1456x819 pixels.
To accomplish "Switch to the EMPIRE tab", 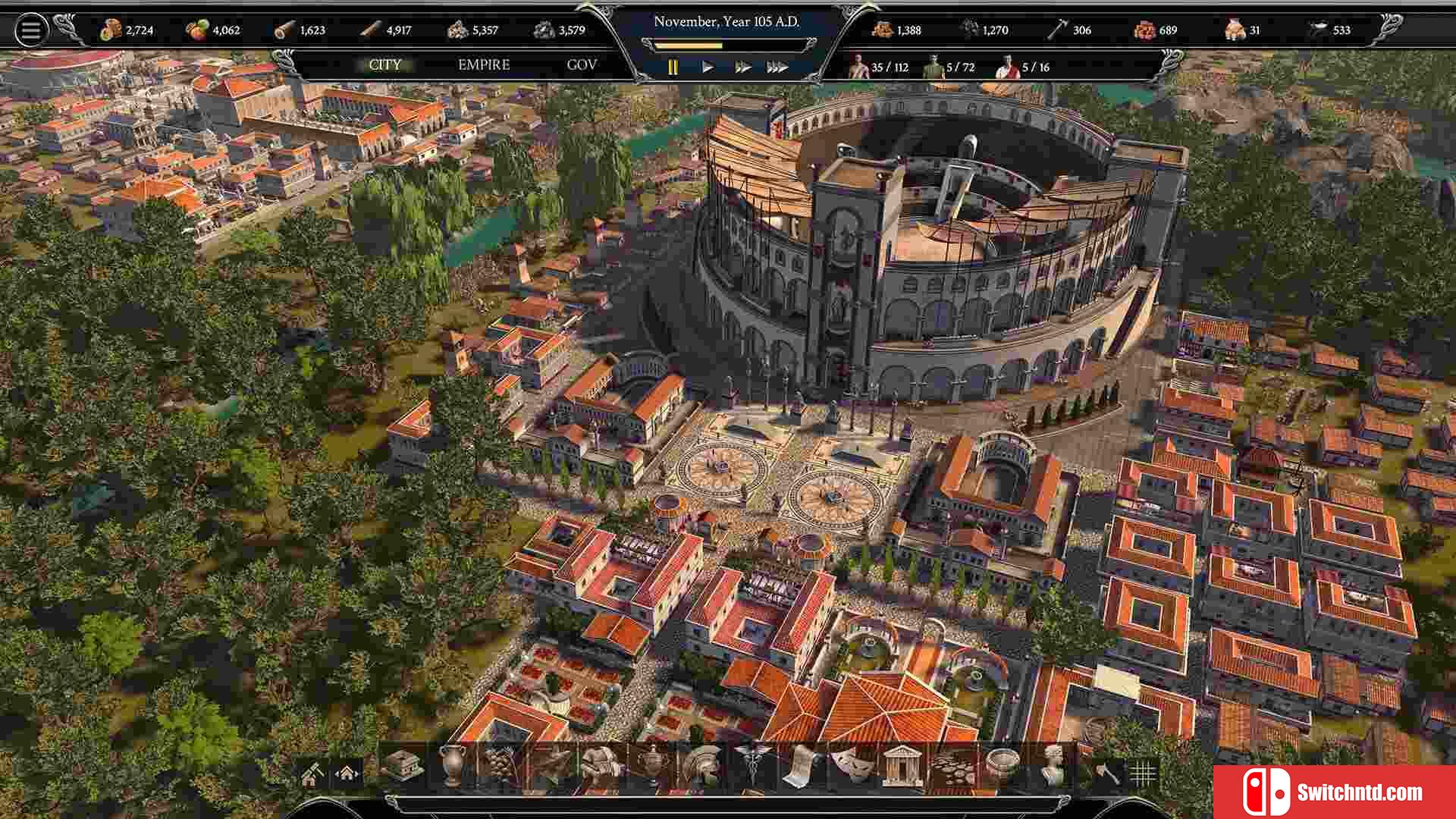I will (x=484, y=65).
